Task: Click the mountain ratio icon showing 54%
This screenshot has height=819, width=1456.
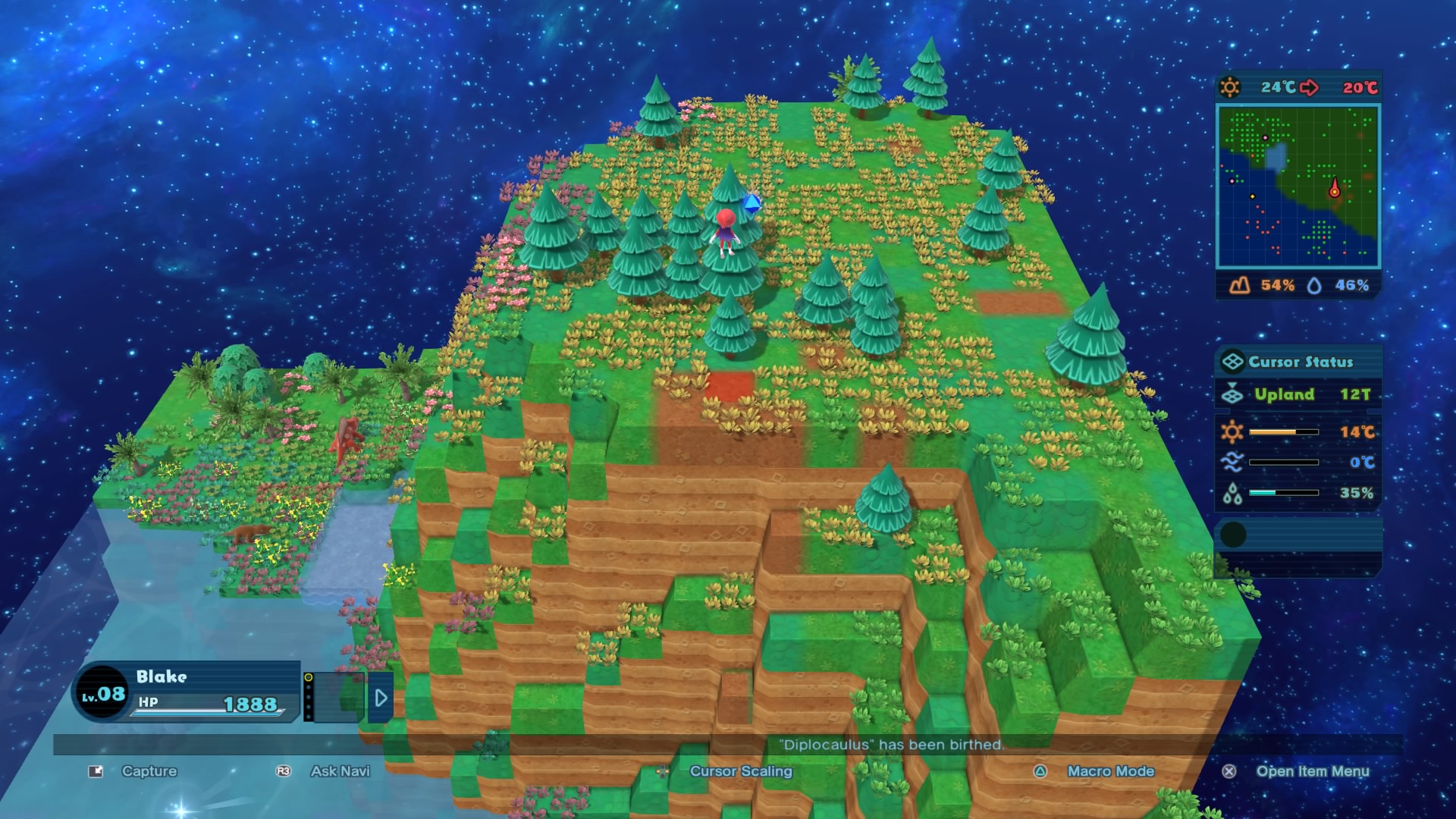Action: coord(1241,286)
